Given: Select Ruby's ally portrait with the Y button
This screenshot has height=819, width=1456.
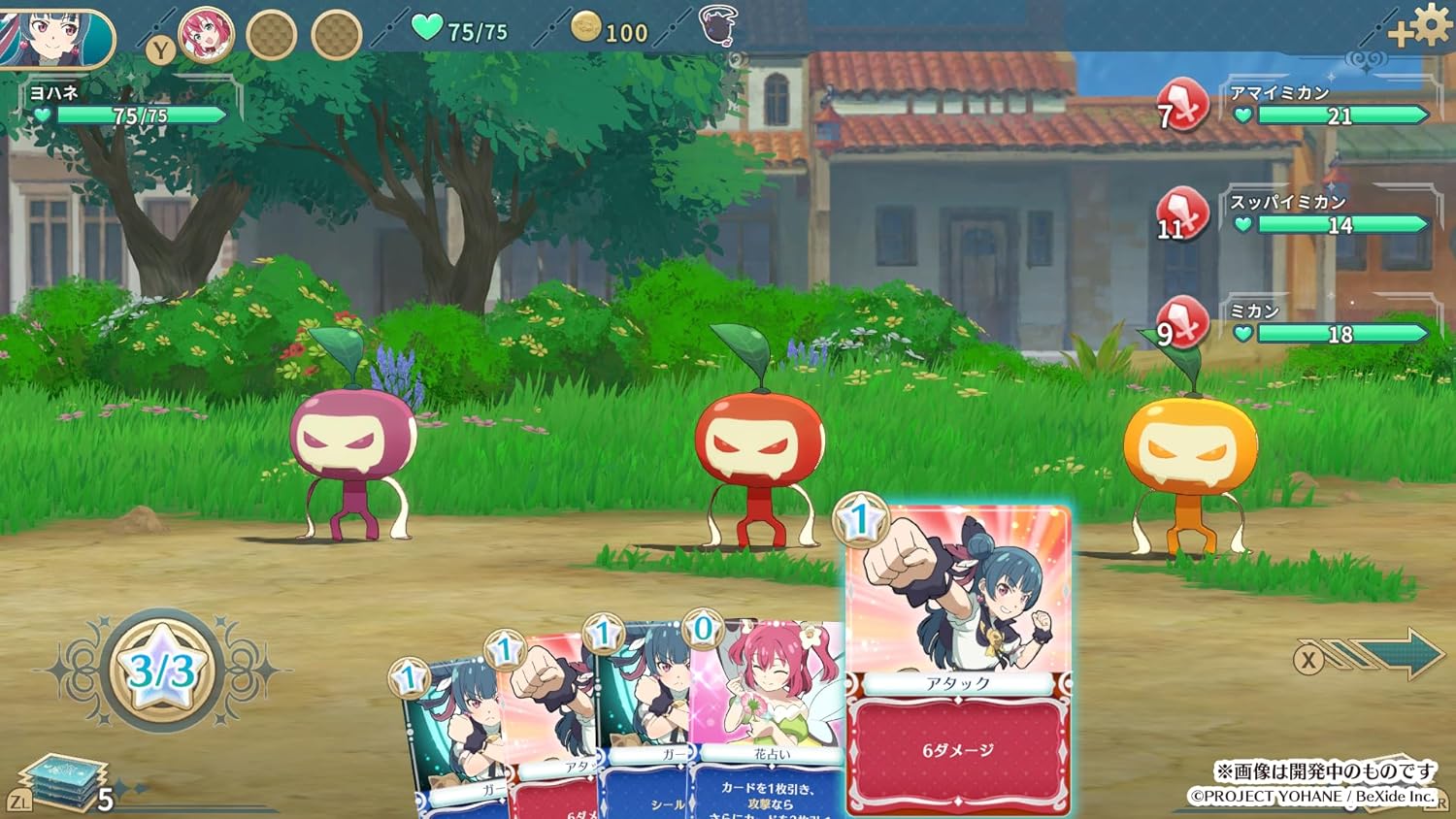Looking at the screenshot, I should pyautogui.click(x=207, y=34).
